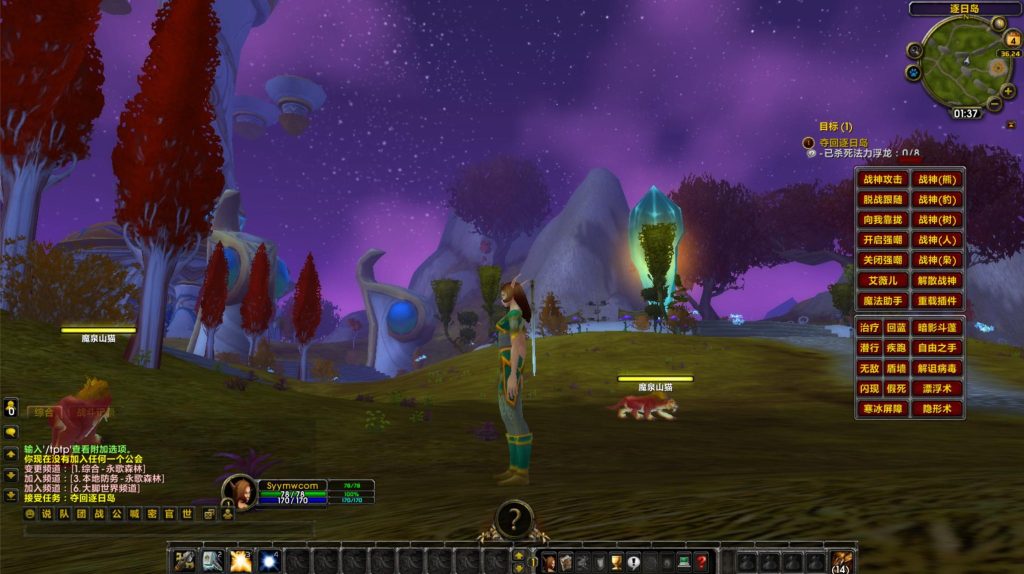The width and height of the screenshot is (1024, 574).
Task: Click the 夺回逐日岛 quest tracker entry
Action: 843,143
